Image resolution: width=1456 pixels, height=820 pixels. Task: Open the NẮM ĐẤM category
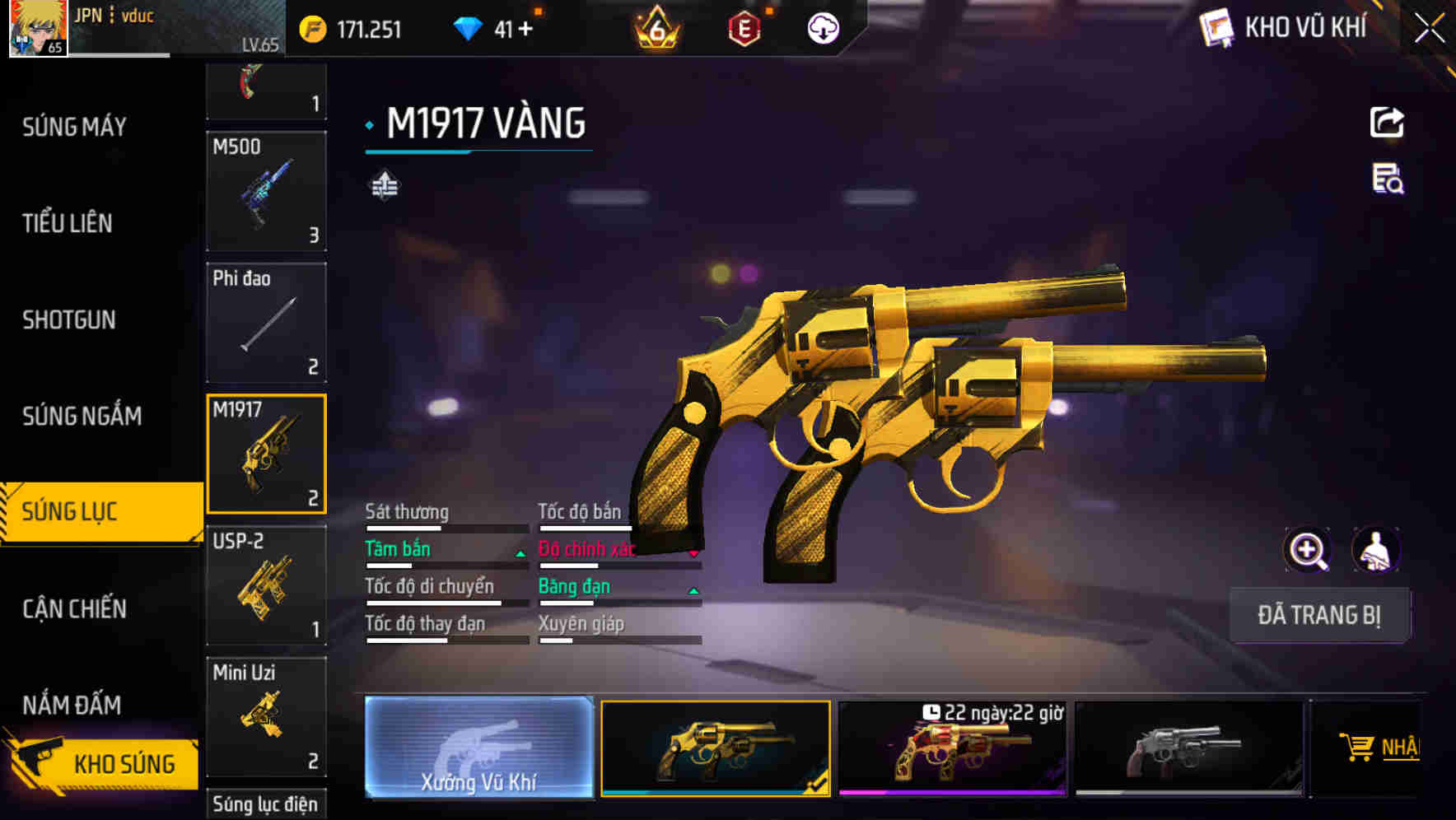pos(72,705)
